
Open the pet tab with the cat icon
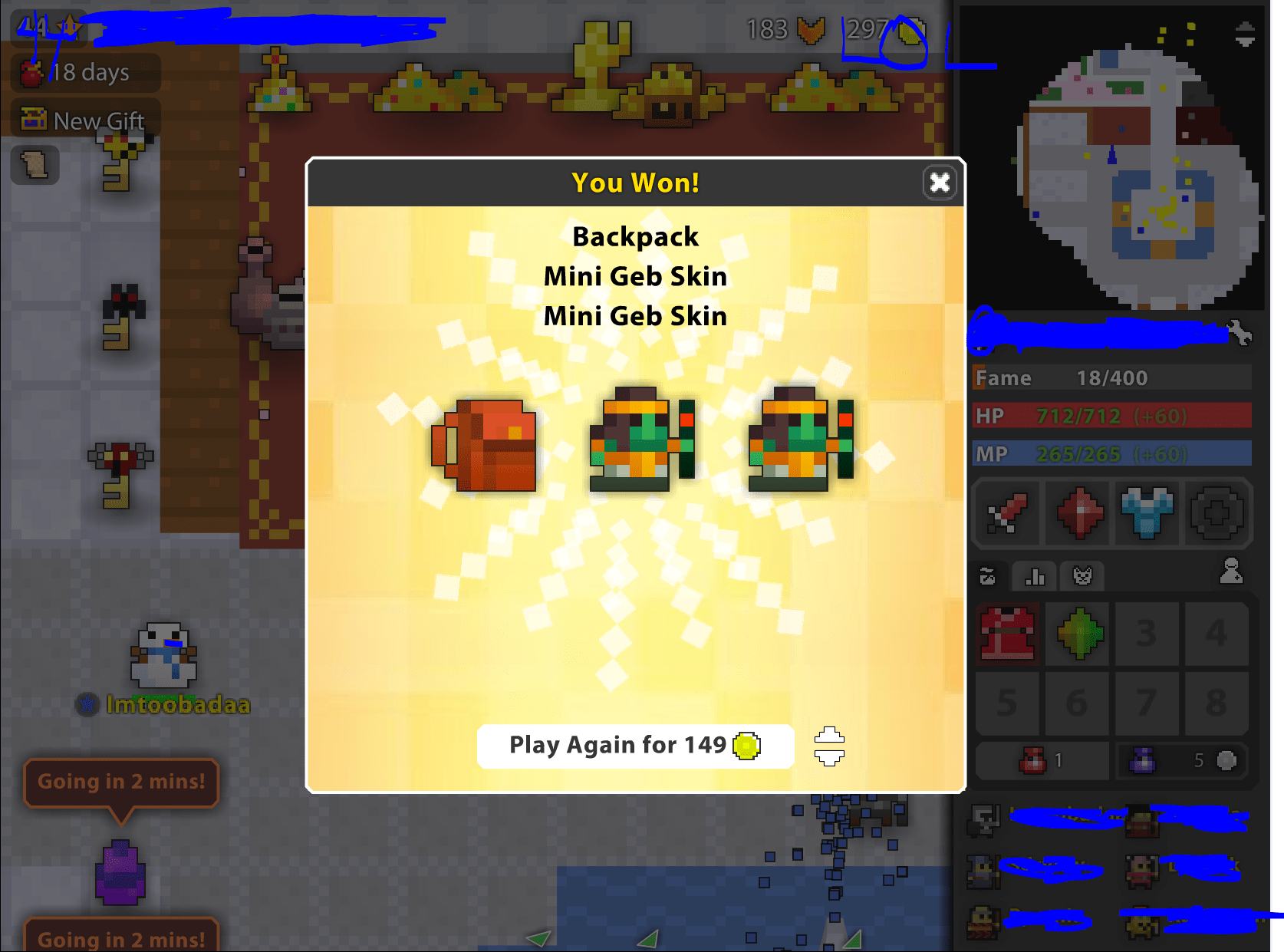tap(1081, 576)
